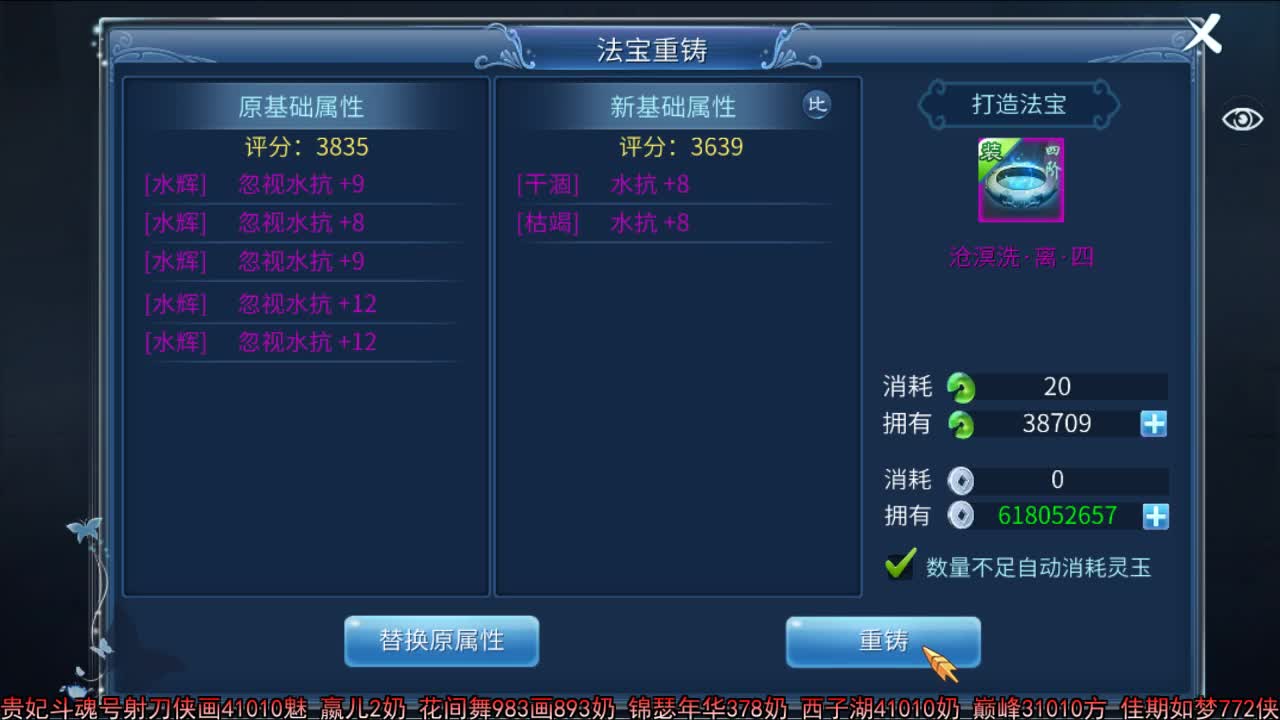Uncheck the auto-consume lingyu option
This screenshot has width=1280, height=720.
(x=899, y=566)
